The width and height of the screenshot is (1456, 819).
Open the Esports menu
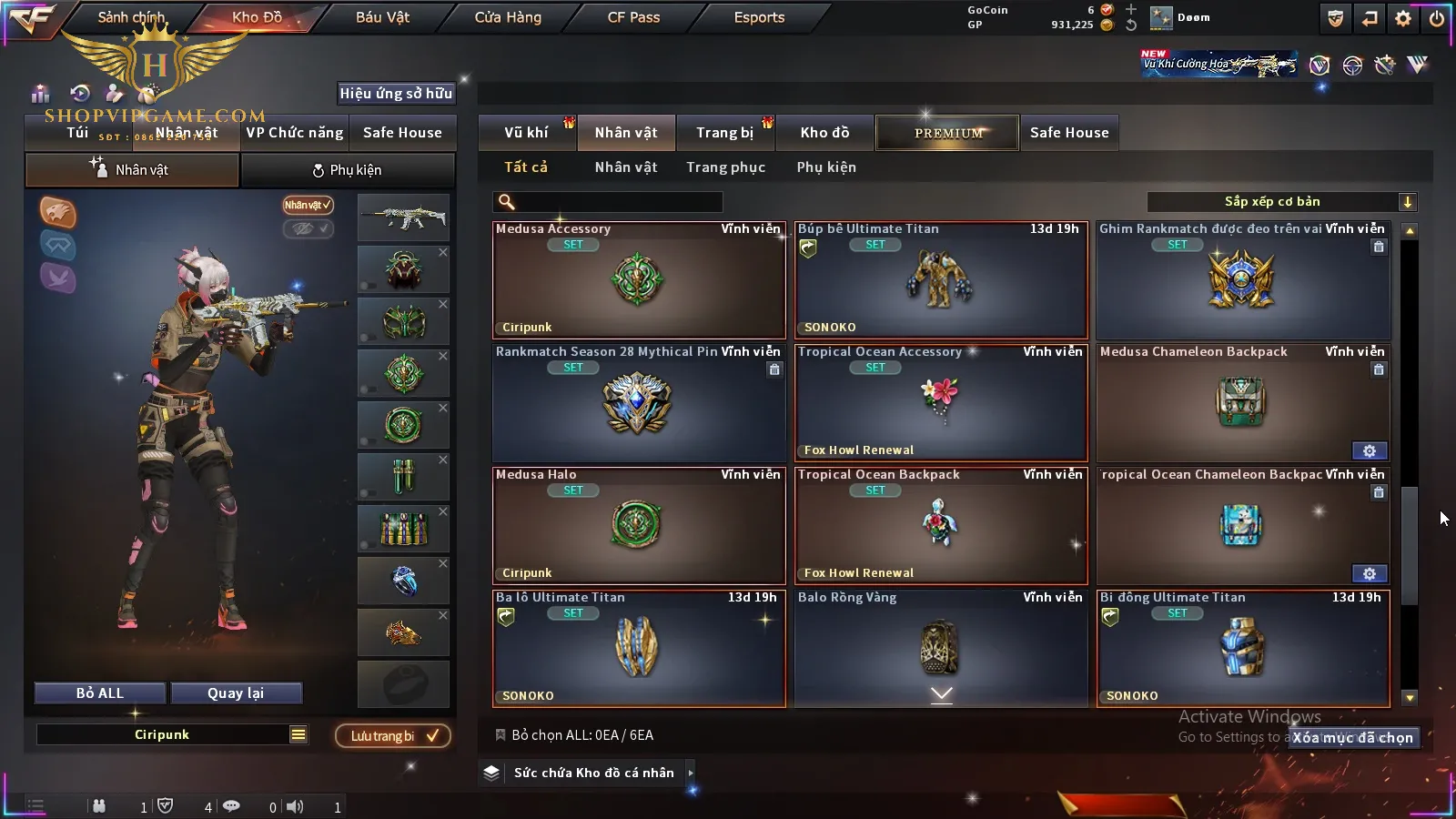tap(759, 17)
